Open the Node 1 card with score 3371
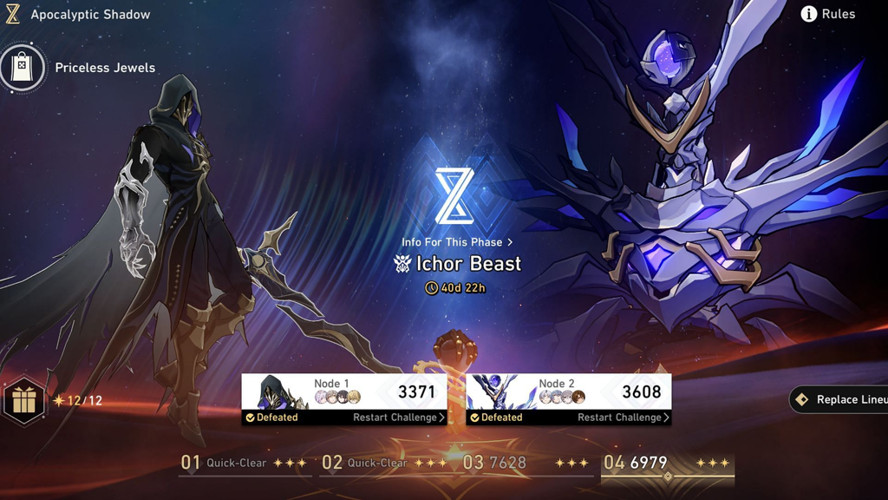This screenshot has width=888, height=500. (x=344, y=392)
